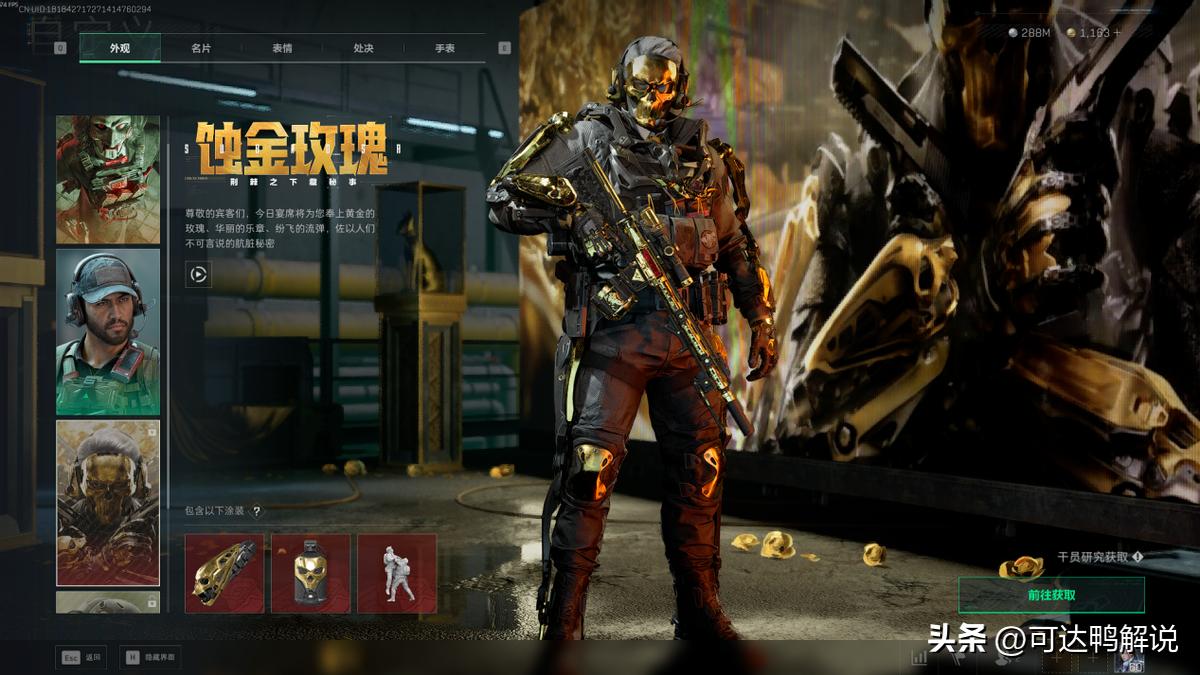Play the 蚀金玫瑰 skin preview video
This screenshot has width=1200, height=675.
[x=198, y=274]
